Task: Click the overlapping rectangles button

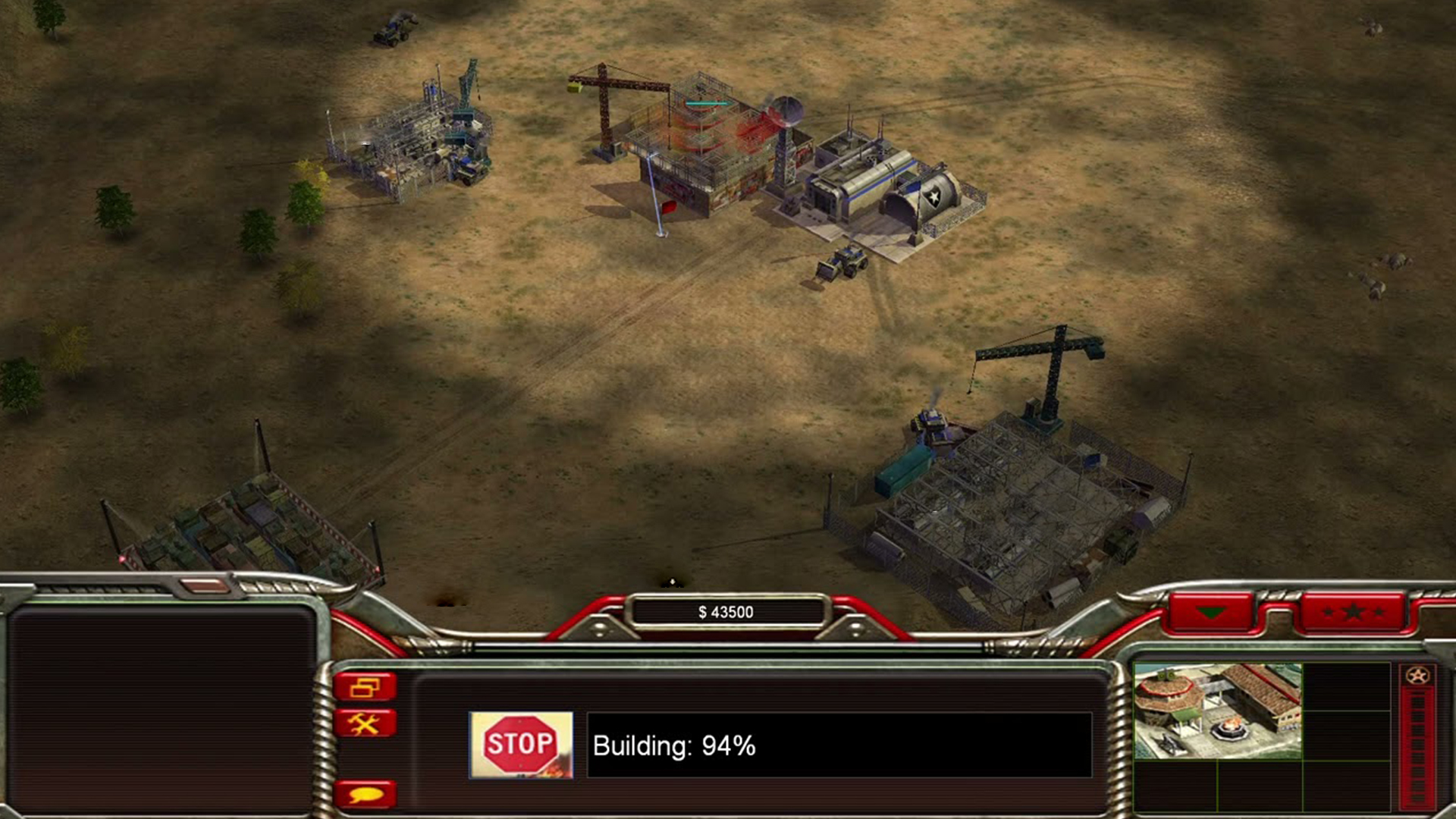Action: point(365,687)
